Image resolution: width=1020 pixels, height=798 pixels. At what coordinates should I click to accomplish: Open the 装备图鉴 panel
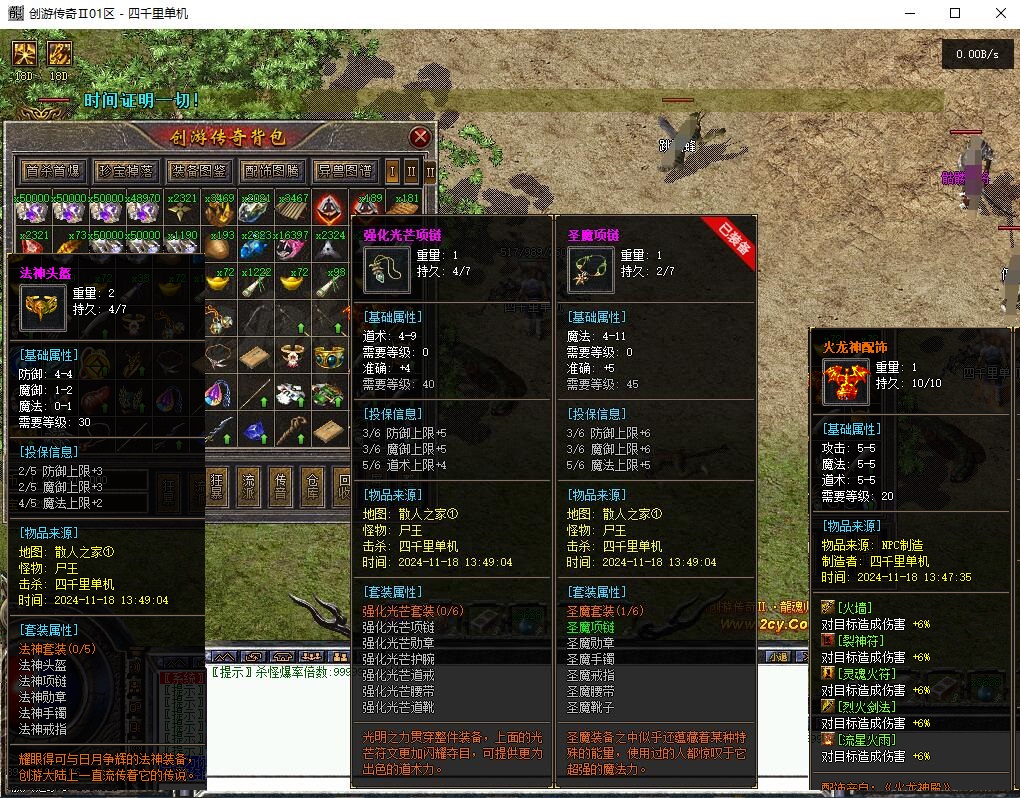(x=198, y=171)
